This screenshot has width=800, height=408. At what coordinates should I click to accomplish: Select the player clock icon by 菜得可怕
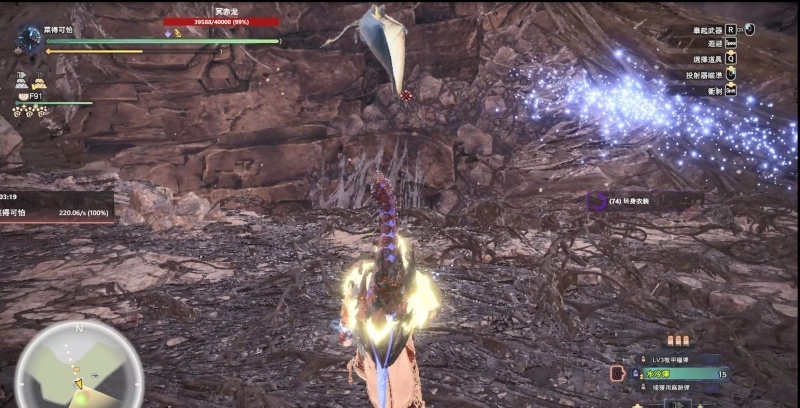[28, 38]
